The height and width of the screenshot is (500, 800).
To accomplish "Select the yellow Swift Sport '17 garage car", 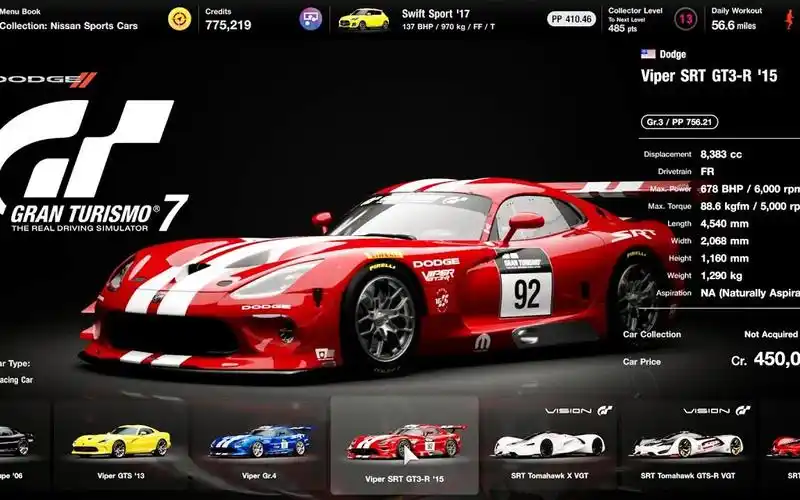I will click(x=363, y=18).
